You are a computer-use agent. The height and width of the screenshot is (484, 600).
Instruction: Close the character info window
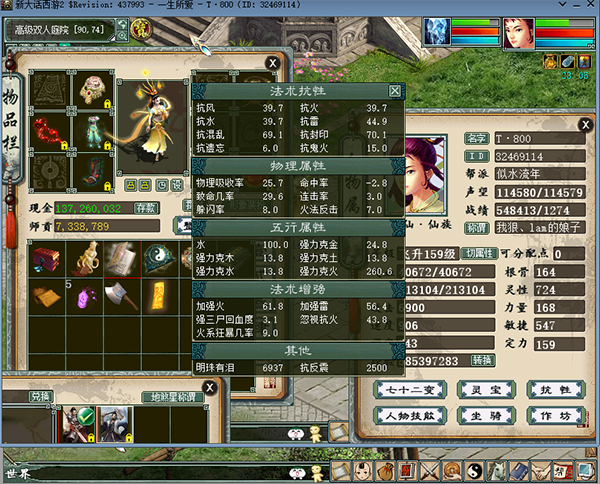(584, 125)
